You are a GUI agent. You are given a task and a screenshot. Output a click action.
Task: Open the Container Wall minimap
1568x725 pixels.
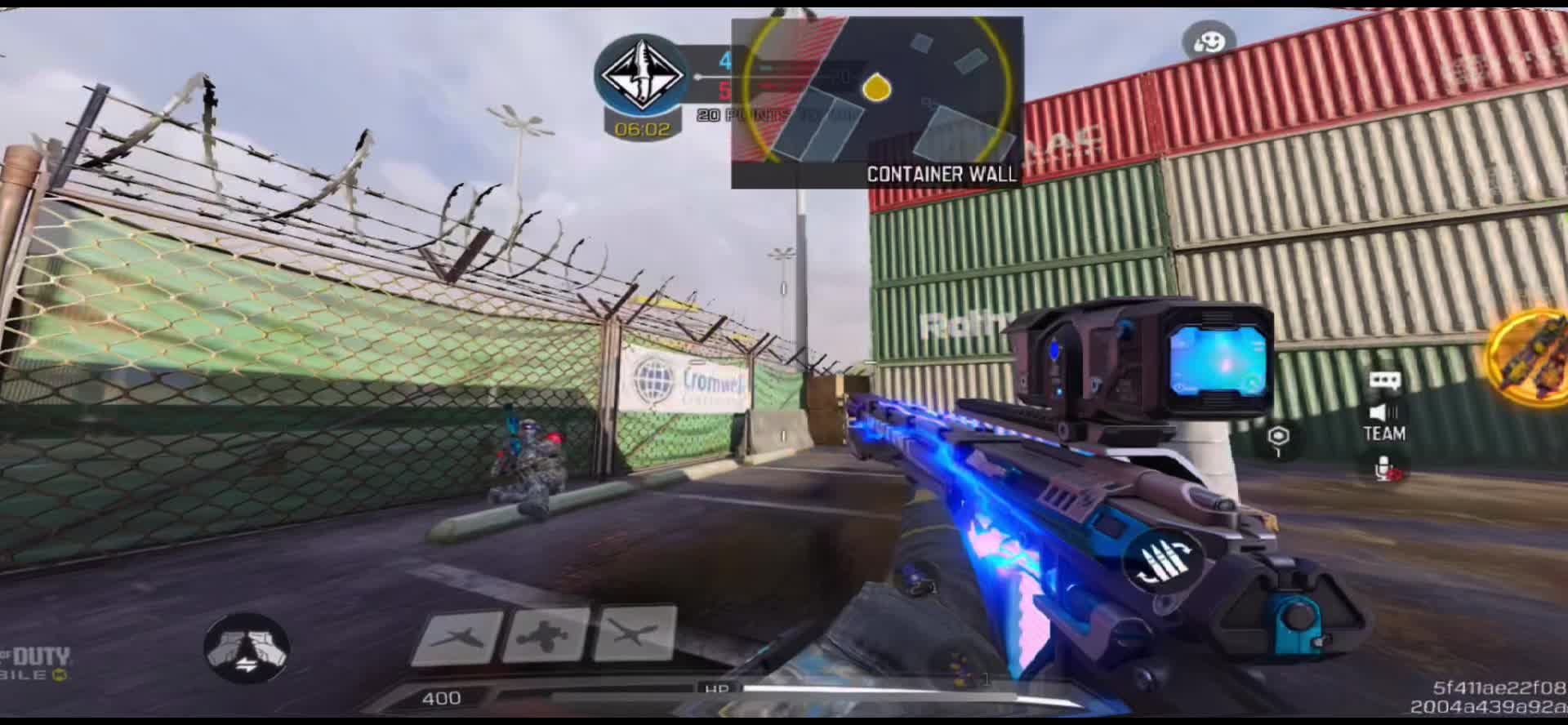click(876, 102)
